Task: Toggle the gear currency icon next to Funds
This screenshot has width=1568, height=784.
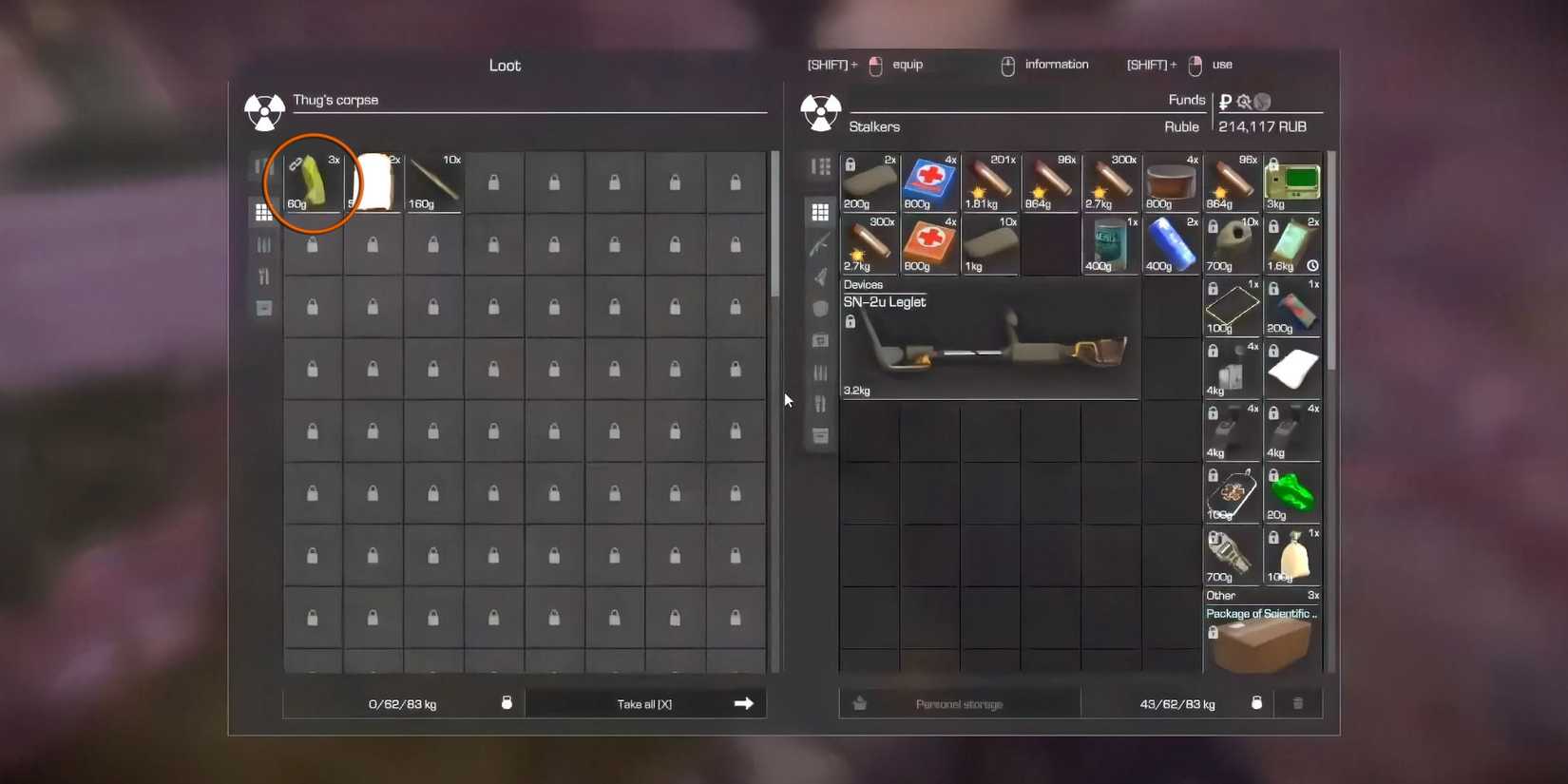Action: (x=1243, y=100)
